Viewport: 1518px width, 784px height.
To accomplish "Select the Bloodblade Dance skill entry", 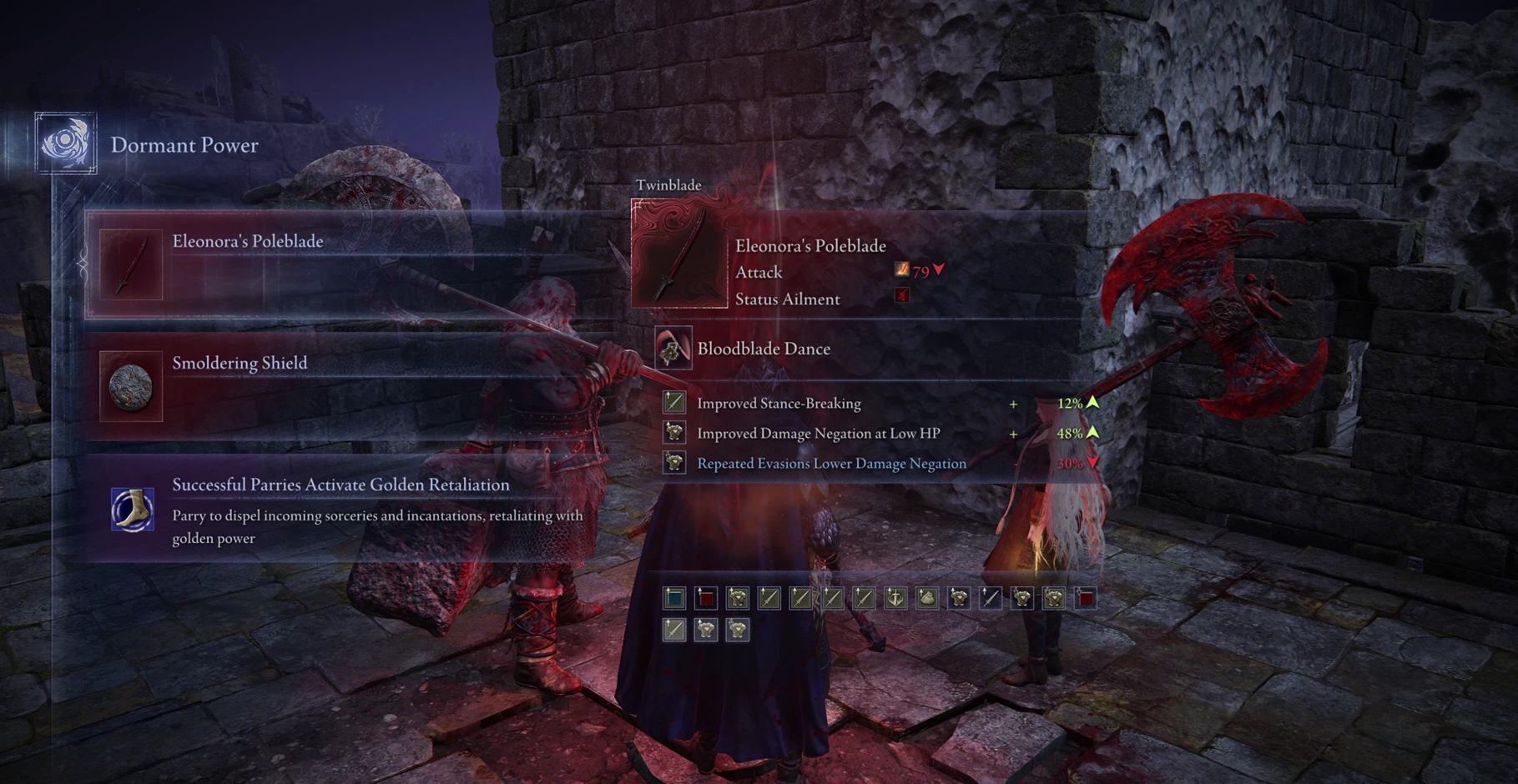I will (x=763, y=349).
